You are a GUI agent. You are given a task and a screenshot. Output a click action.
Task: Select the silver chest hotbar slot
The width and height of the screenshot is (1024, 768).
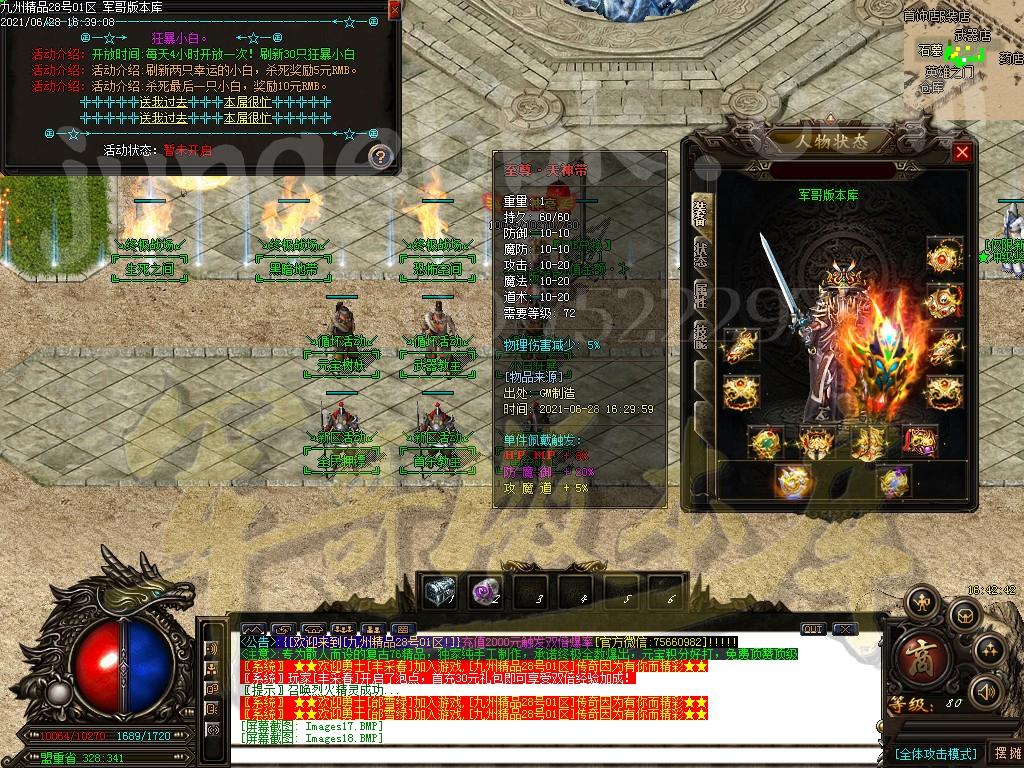click(x=439, y=592)
